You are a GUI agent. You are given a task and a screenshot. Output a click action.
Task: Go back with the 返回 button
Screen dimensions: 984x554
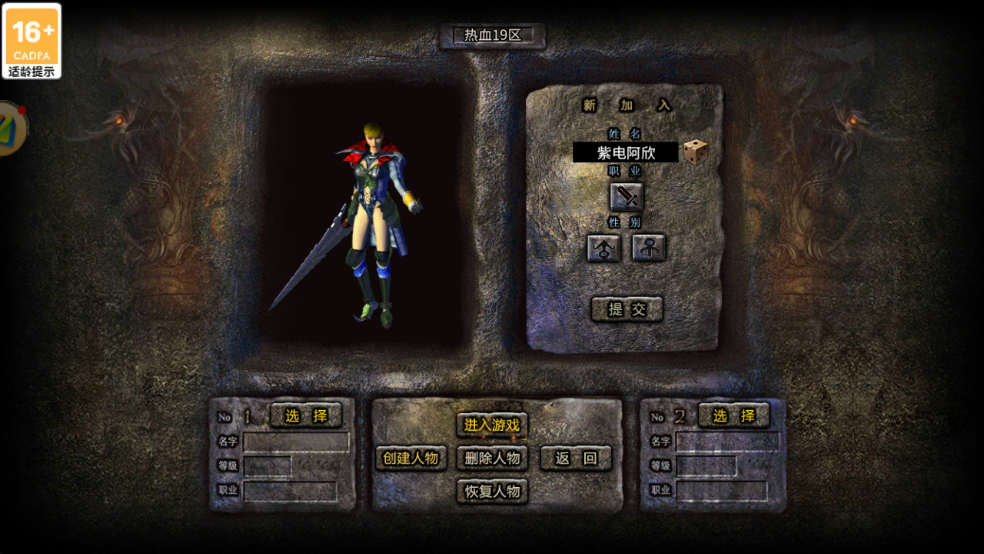coord(575,458)
